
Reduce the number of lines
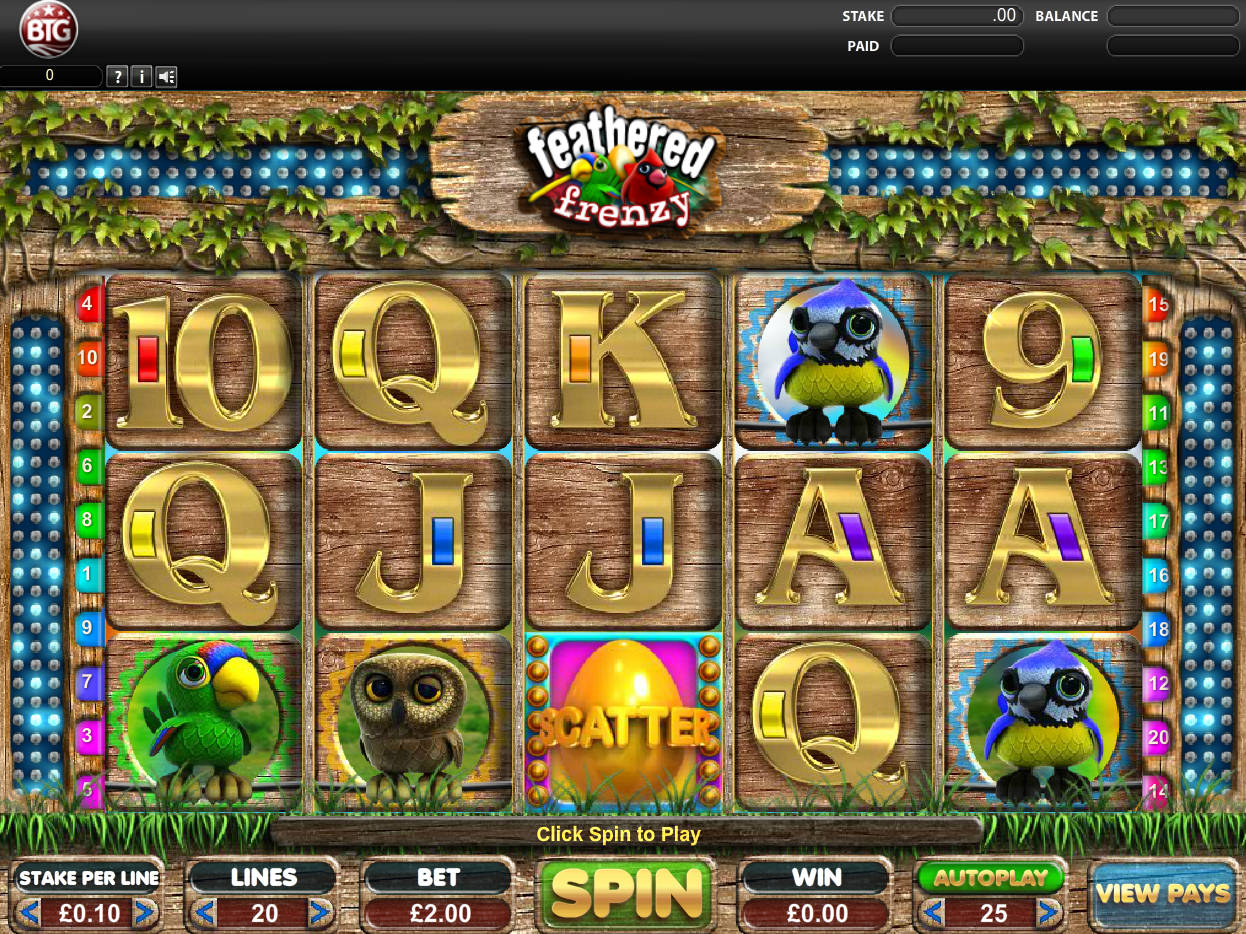[203, 912]
